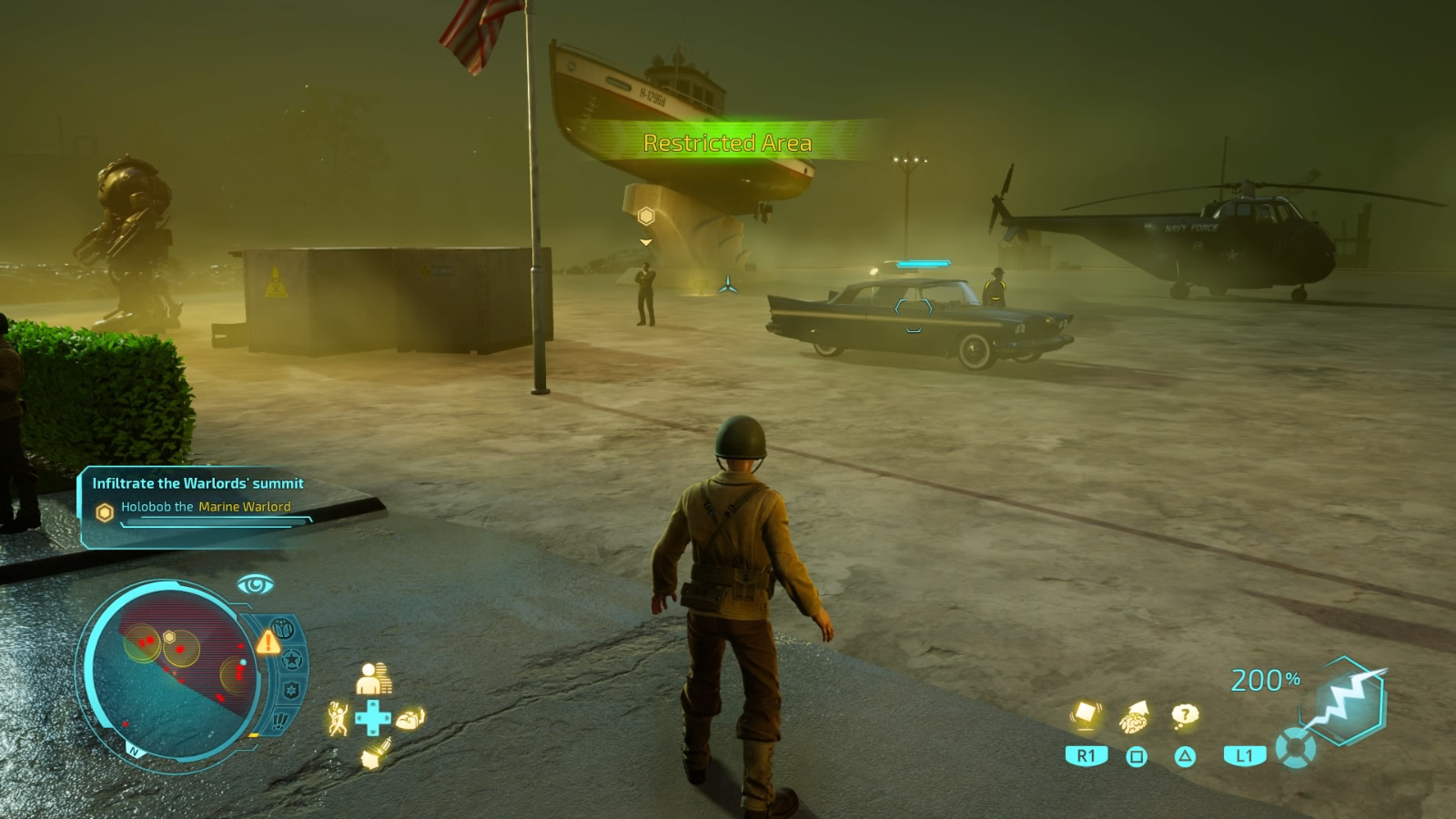1456x819 pixels.
Task: Click the hexagon marker on the minimap
Action: (169, 637)
